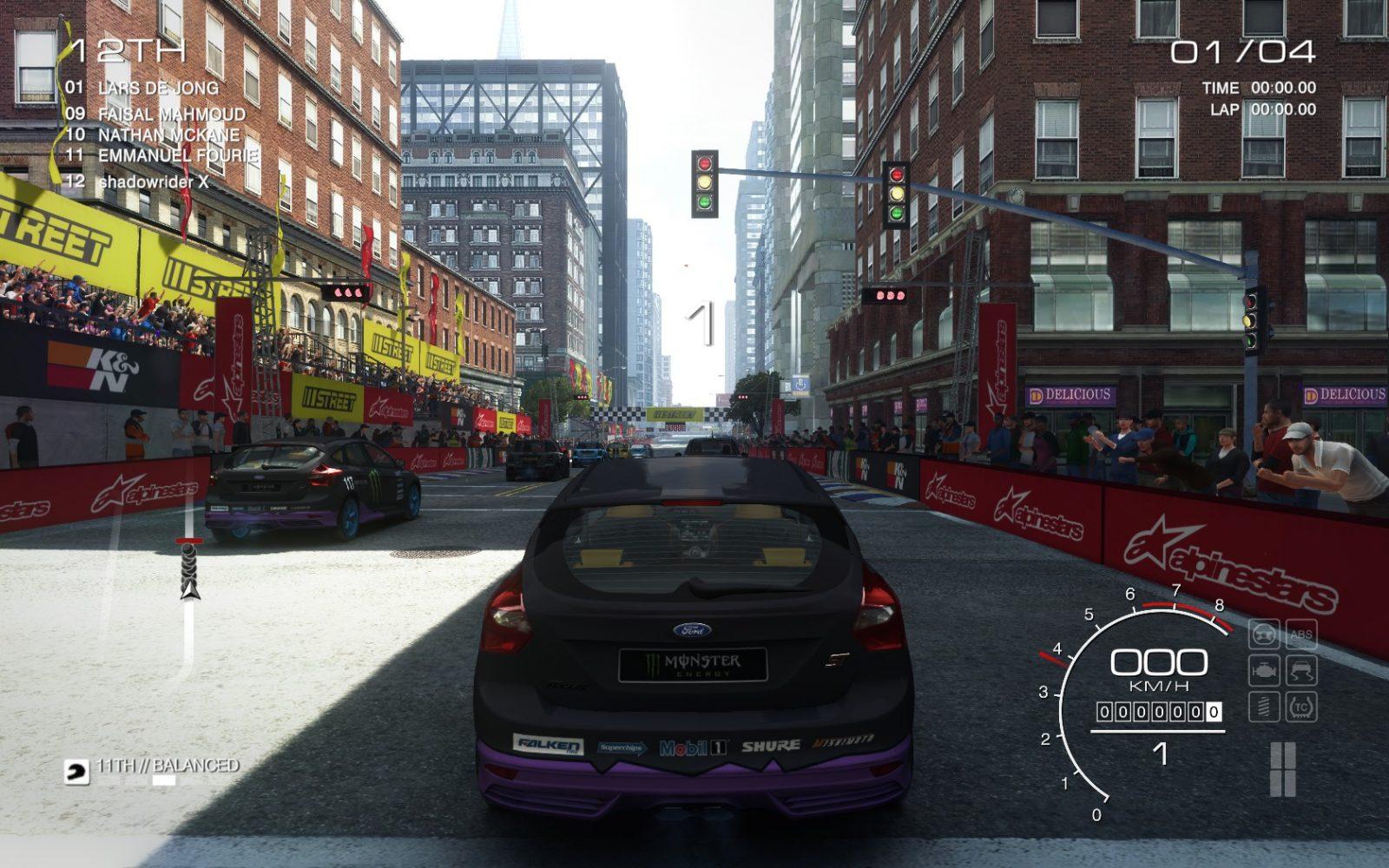Select Lars De Jong in the standings

[x=157, y=88]
